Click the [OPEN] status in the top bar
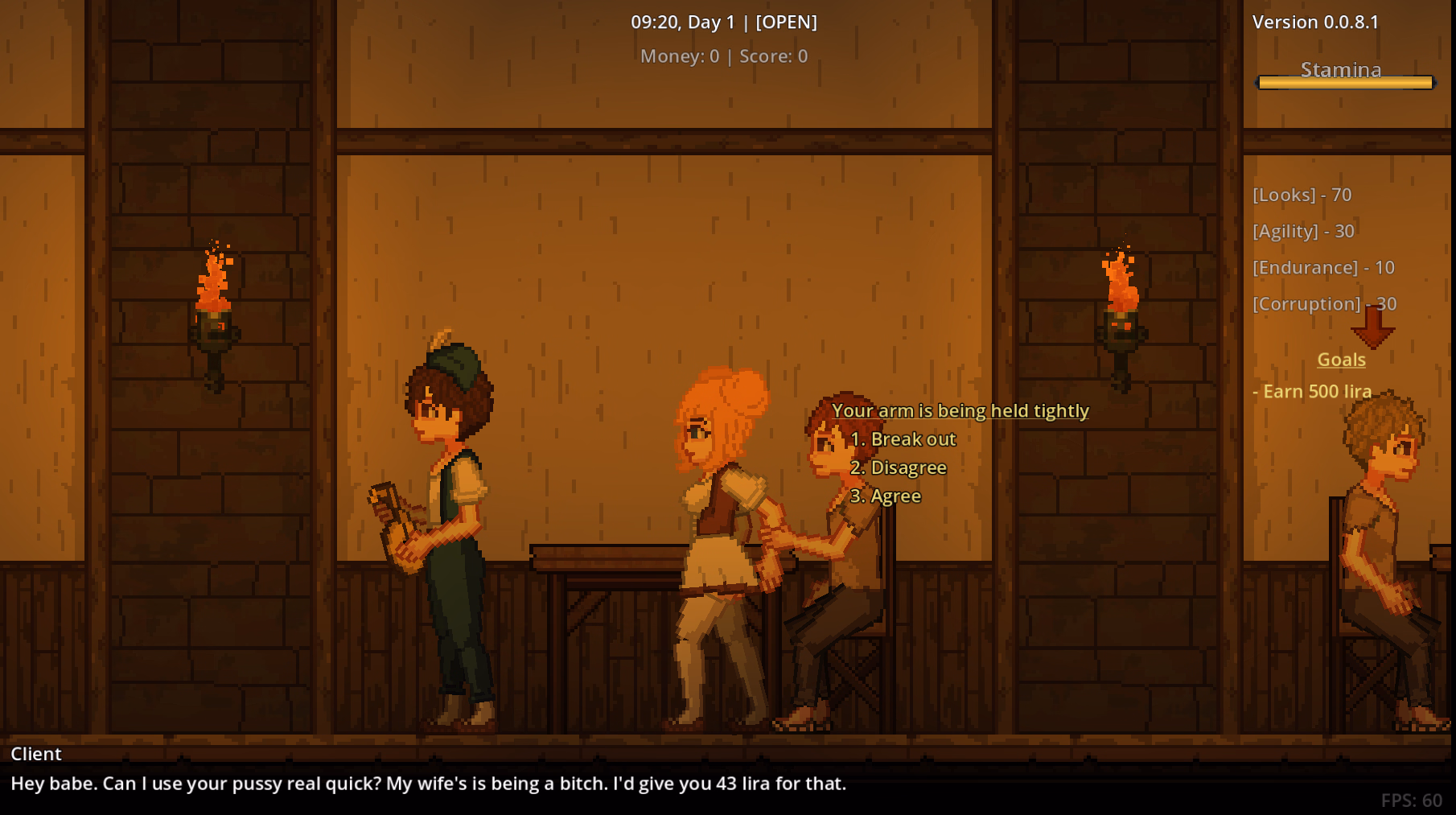The width and height of the screenshot is (1456, 815). click(788, 22)
